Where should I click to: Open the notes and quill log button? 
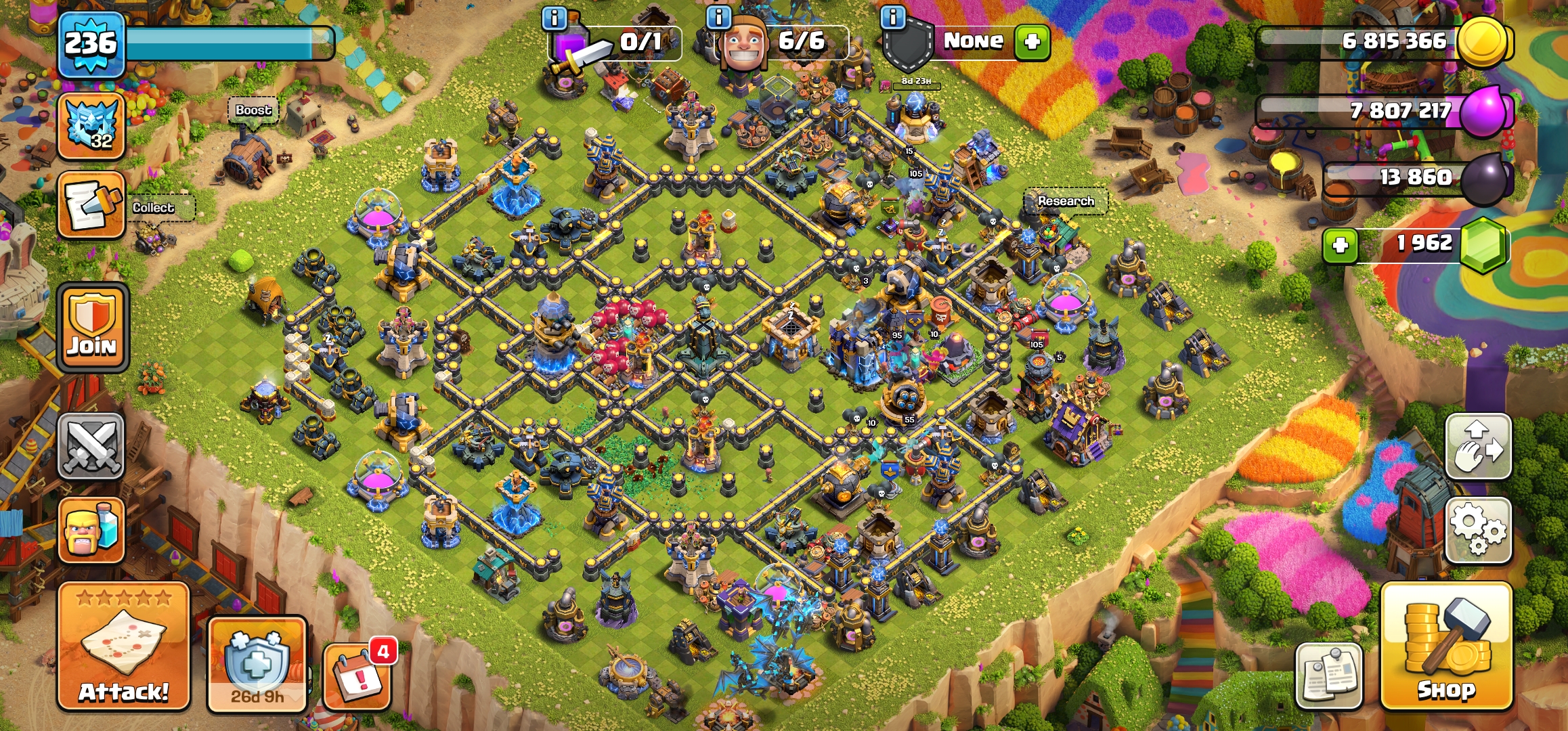pos(91,205)
